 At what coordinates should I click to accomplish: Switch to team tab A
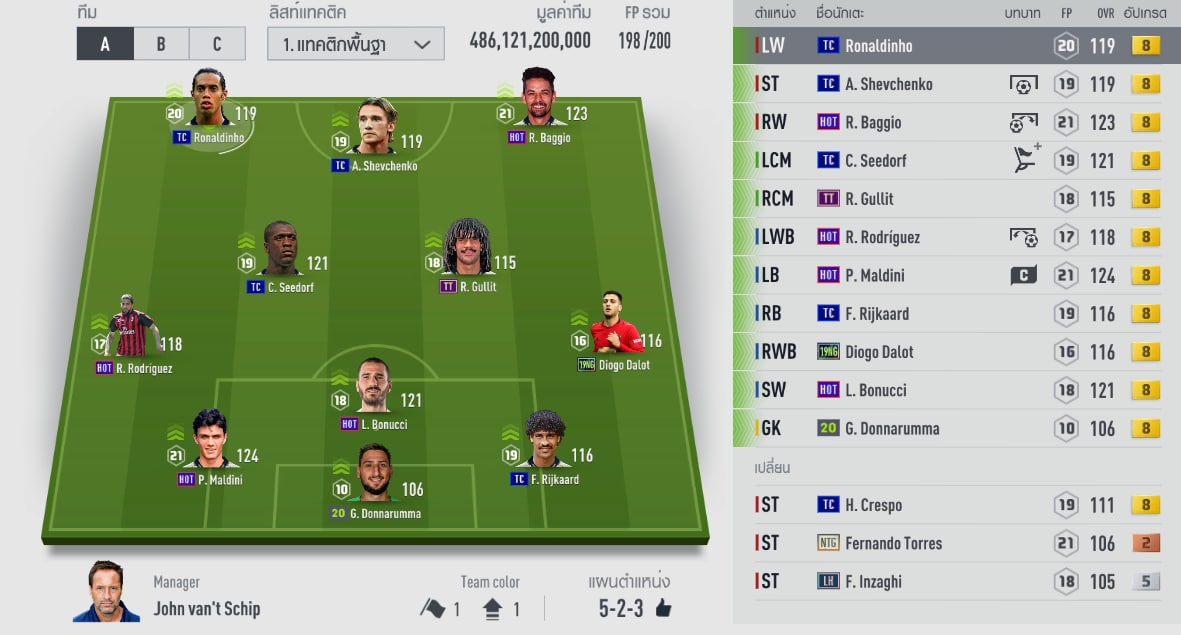point(104,44)
